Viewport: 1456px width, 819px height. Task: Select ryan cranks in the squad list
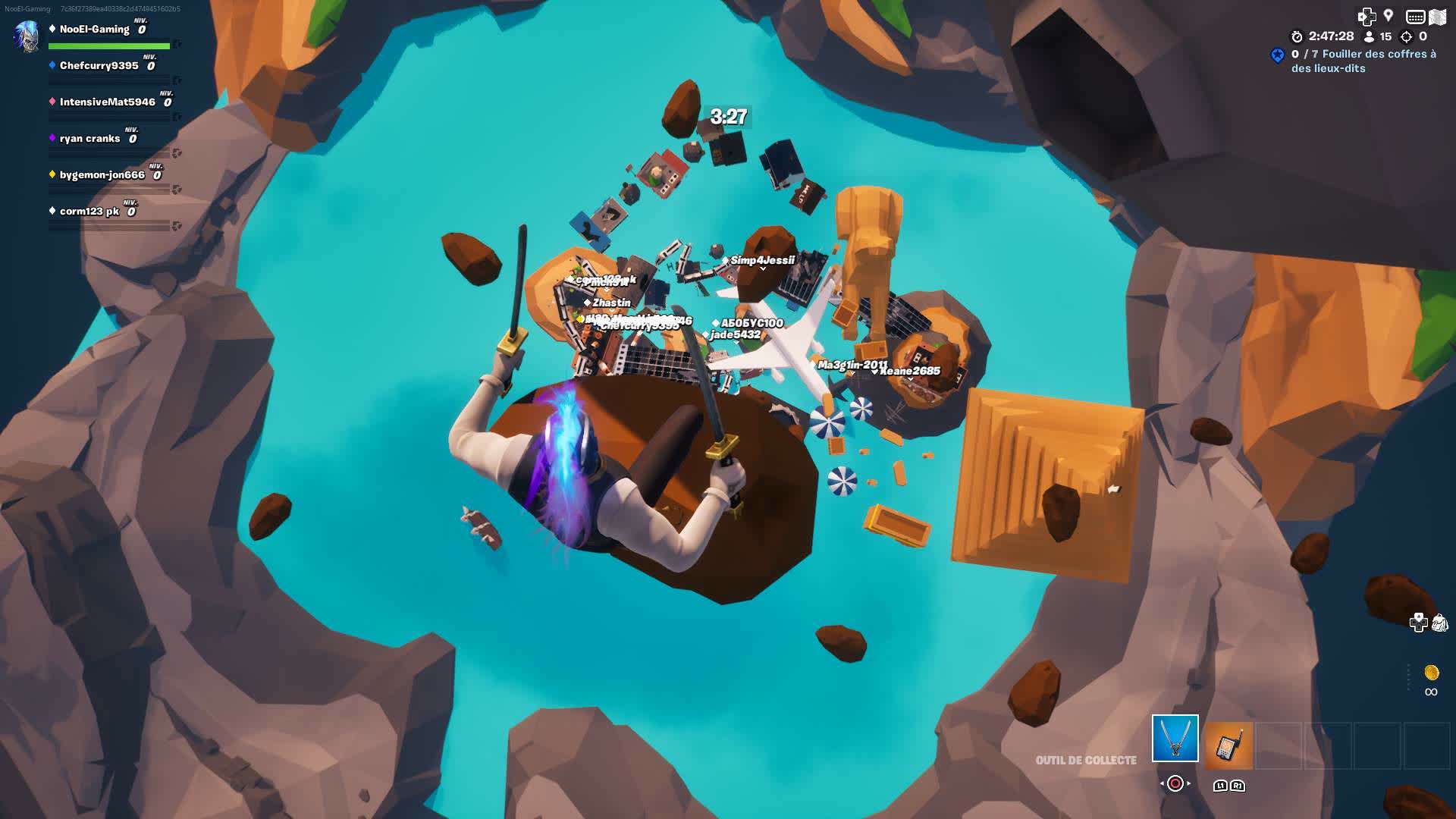(x=89, y=139)
